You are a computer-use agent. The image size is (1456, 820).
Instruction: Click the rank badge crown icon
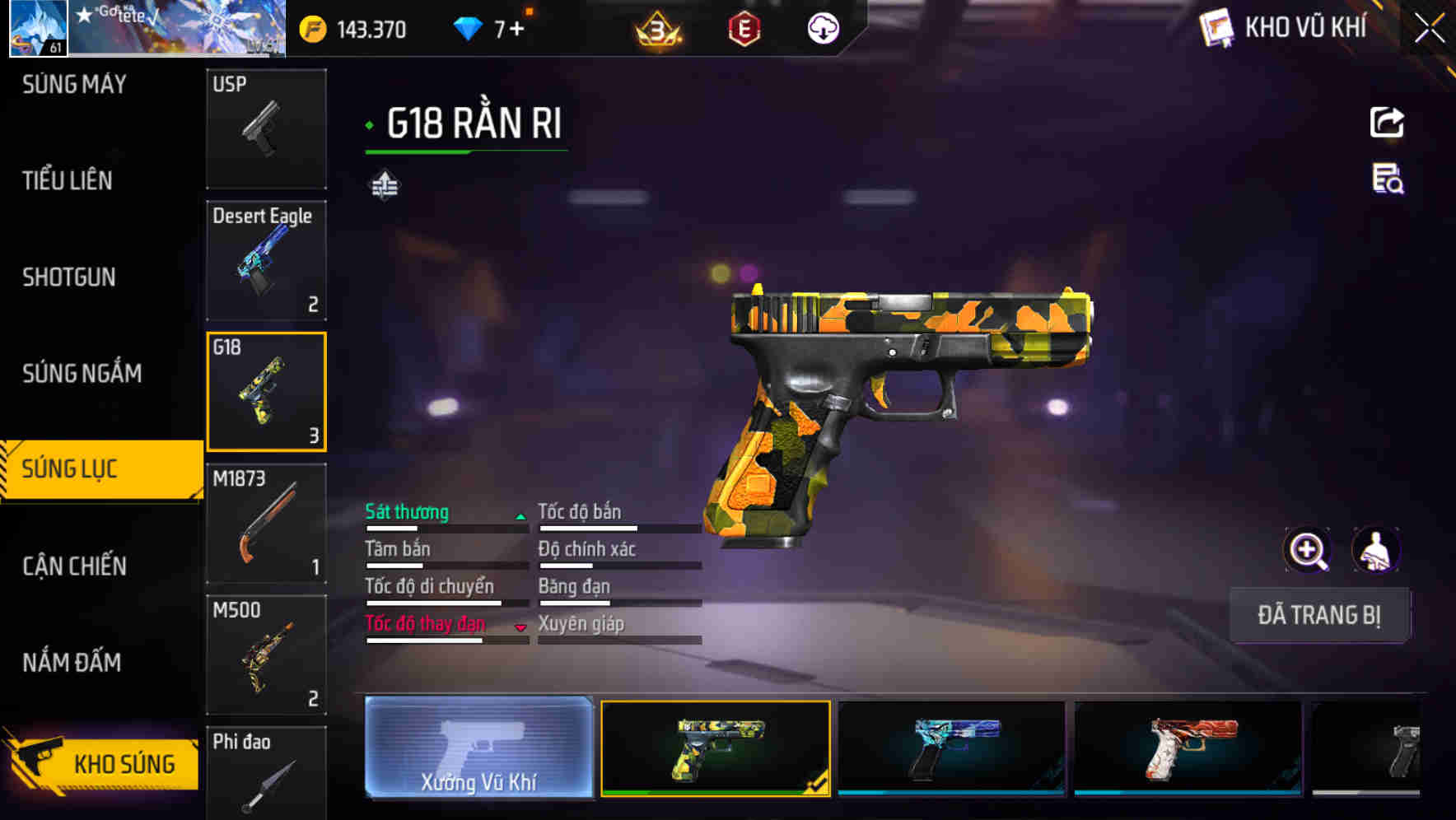click(x=653, y=28)
